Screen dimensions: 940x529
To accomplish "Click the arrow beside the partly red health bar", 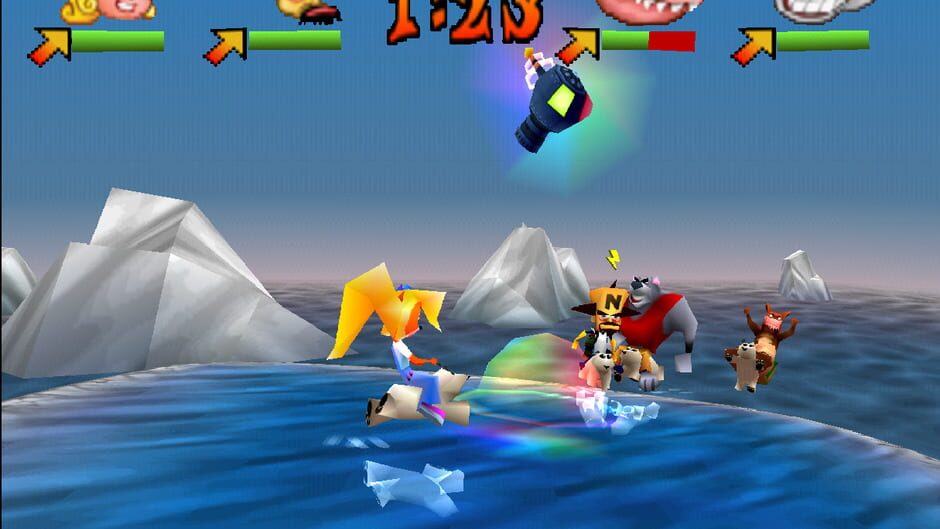I will [577, 45].
